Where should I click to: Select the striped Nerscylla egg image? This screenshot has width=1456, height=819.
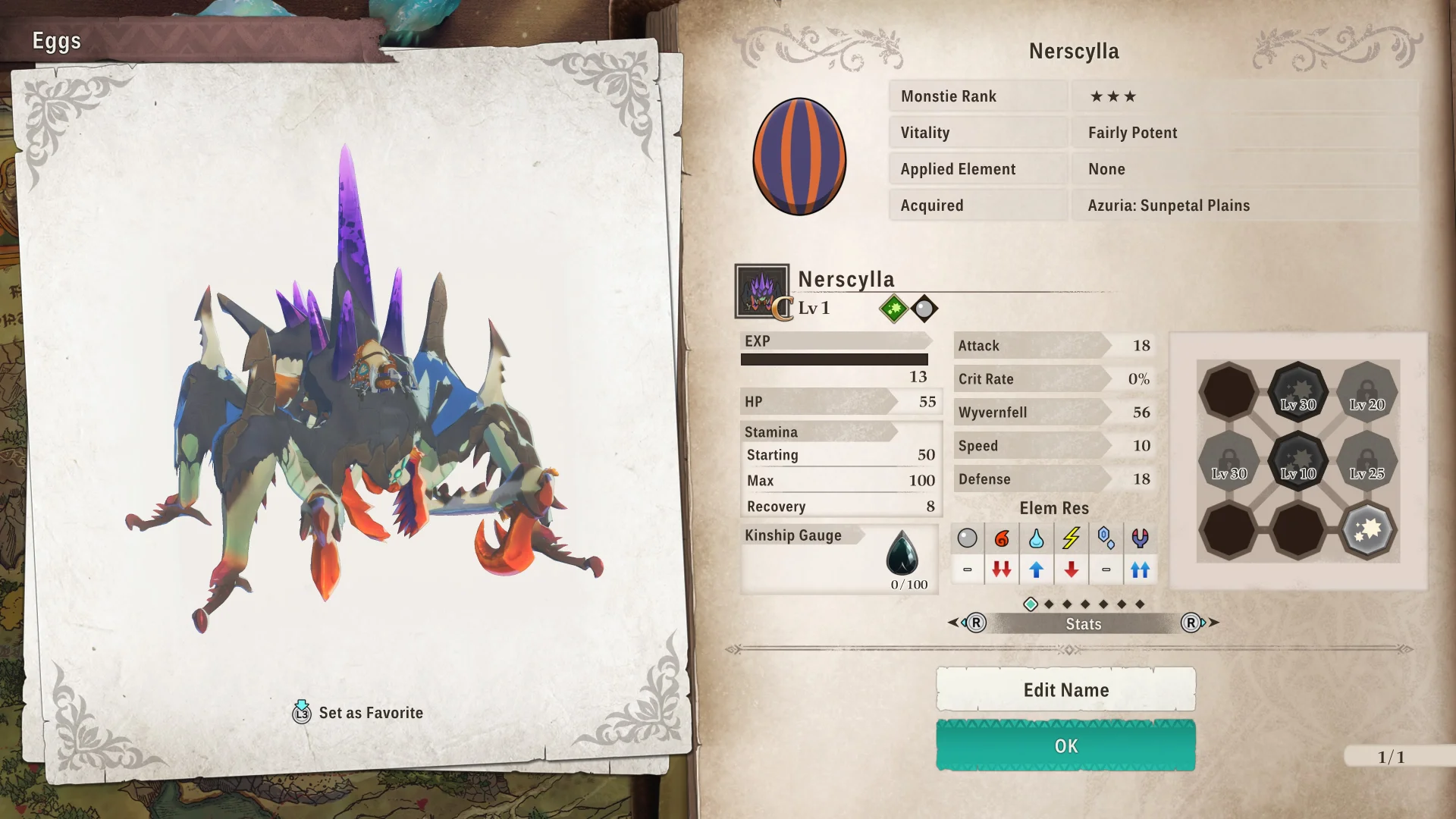pos(799,156)
